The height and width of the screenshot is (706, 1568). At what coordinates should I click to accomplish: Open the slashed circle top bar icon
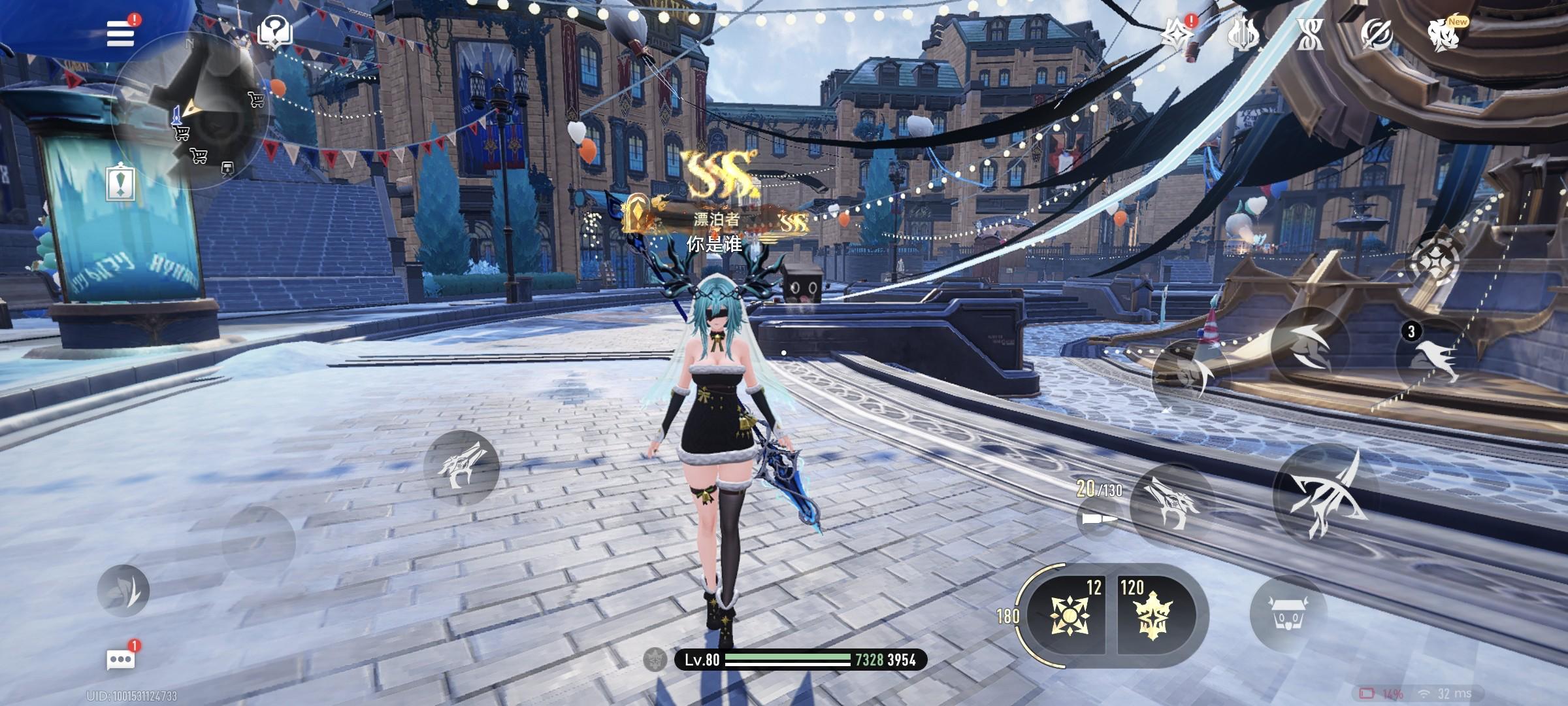tap(1376, 34)
